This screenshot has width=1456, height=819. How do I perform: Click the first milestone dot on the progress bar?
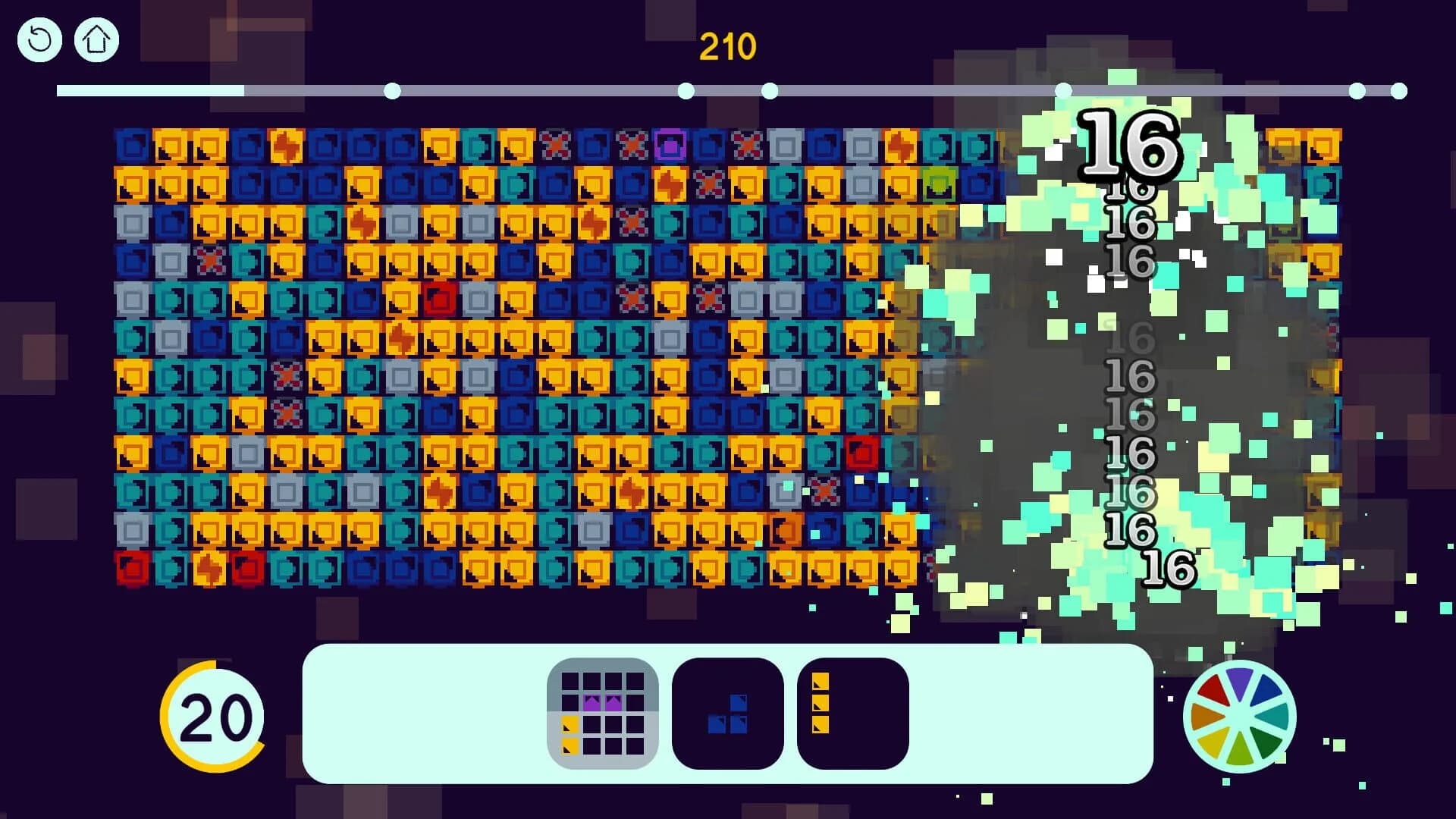pos(391,91)
